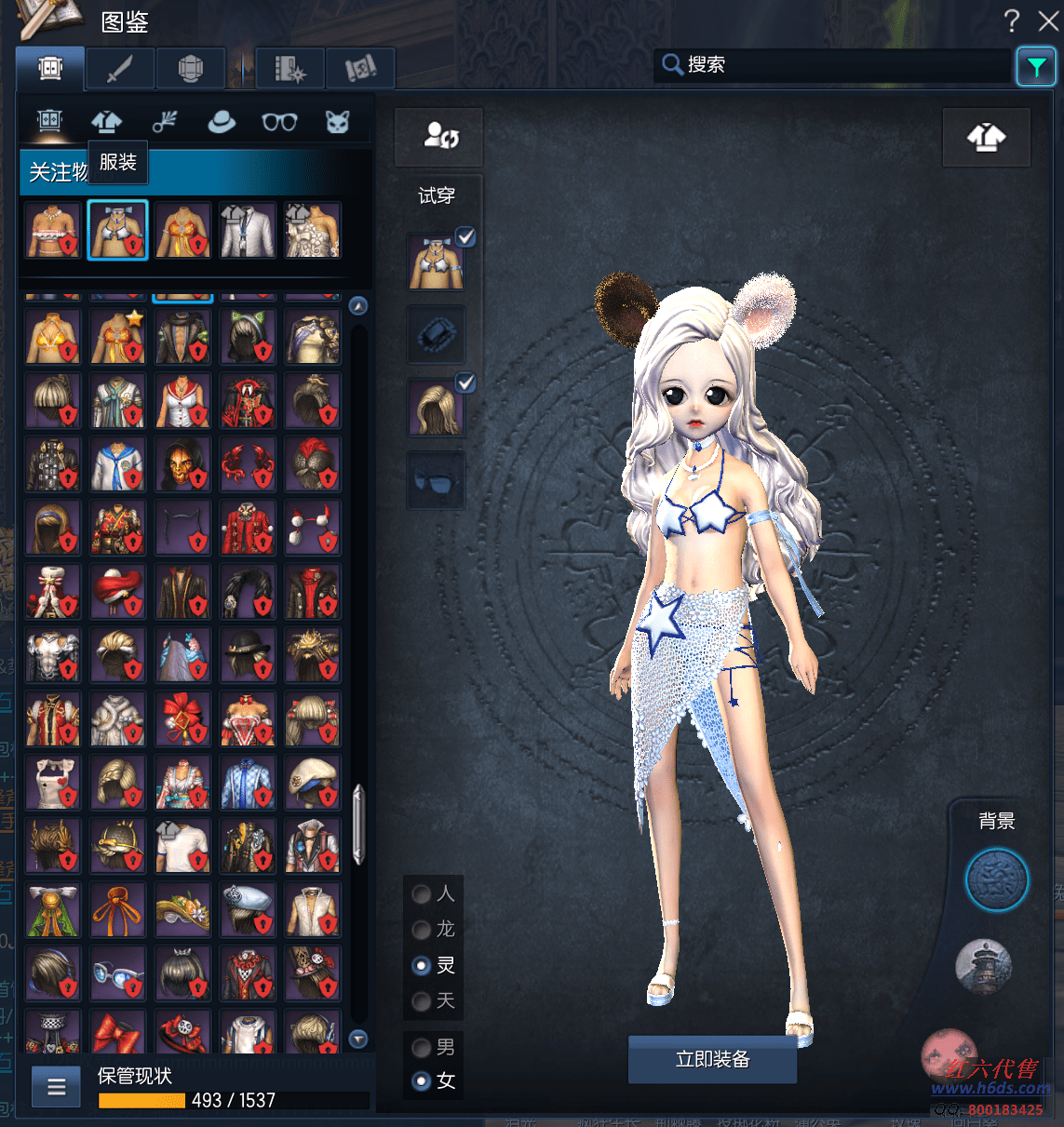1064x1127 pixels.
Task: Select the cat mask category icon
Action: point(337,122)
